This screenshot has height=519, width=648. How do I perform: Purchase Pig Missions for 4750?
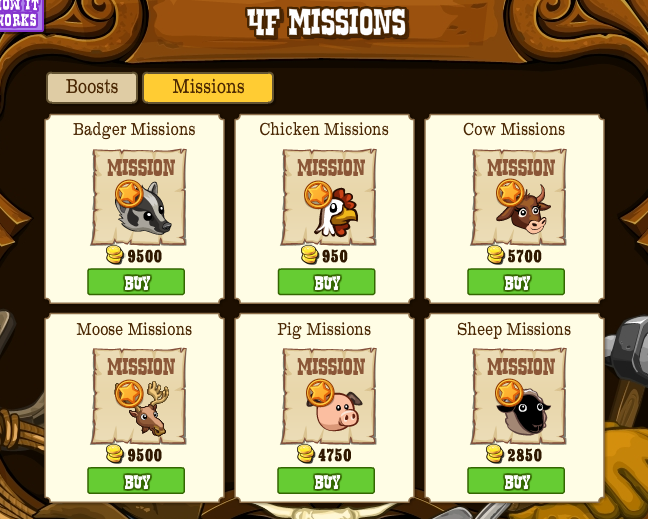[x=326, y=481]
